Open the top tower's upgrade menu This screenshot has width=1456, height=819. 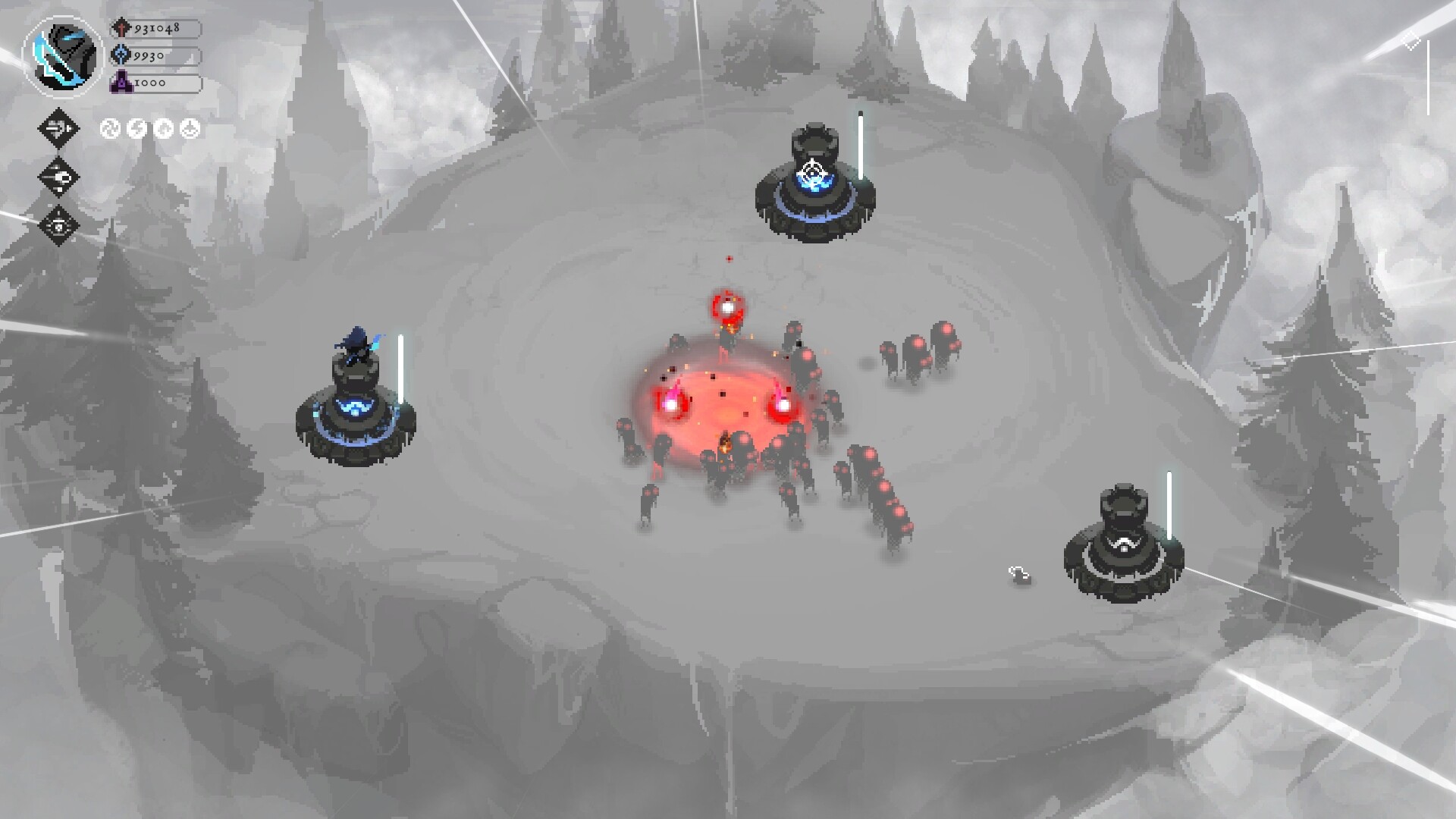click(x=814, y=190)
